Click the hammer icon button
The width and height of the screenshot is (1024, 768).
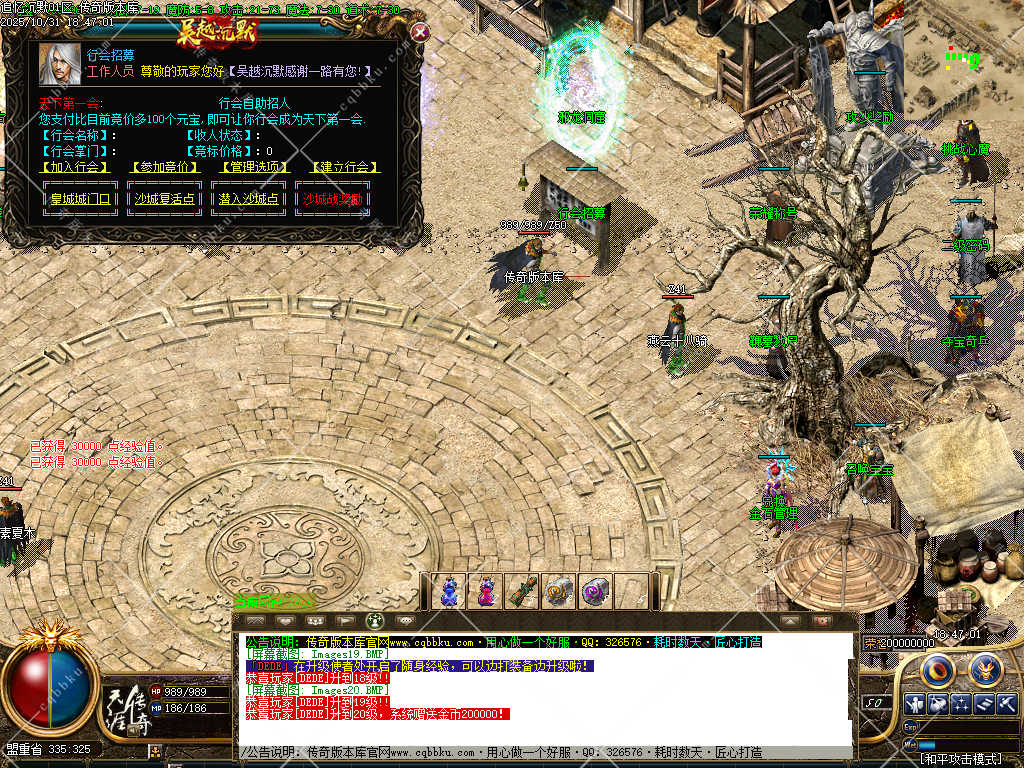click(x=1007, y=704)
